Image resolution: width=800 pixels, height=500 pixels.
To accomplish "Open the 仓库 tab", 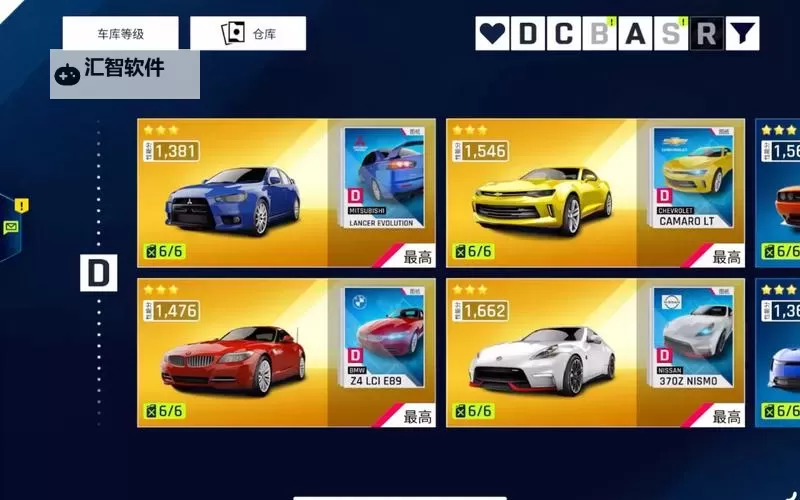I will (248, 33).
